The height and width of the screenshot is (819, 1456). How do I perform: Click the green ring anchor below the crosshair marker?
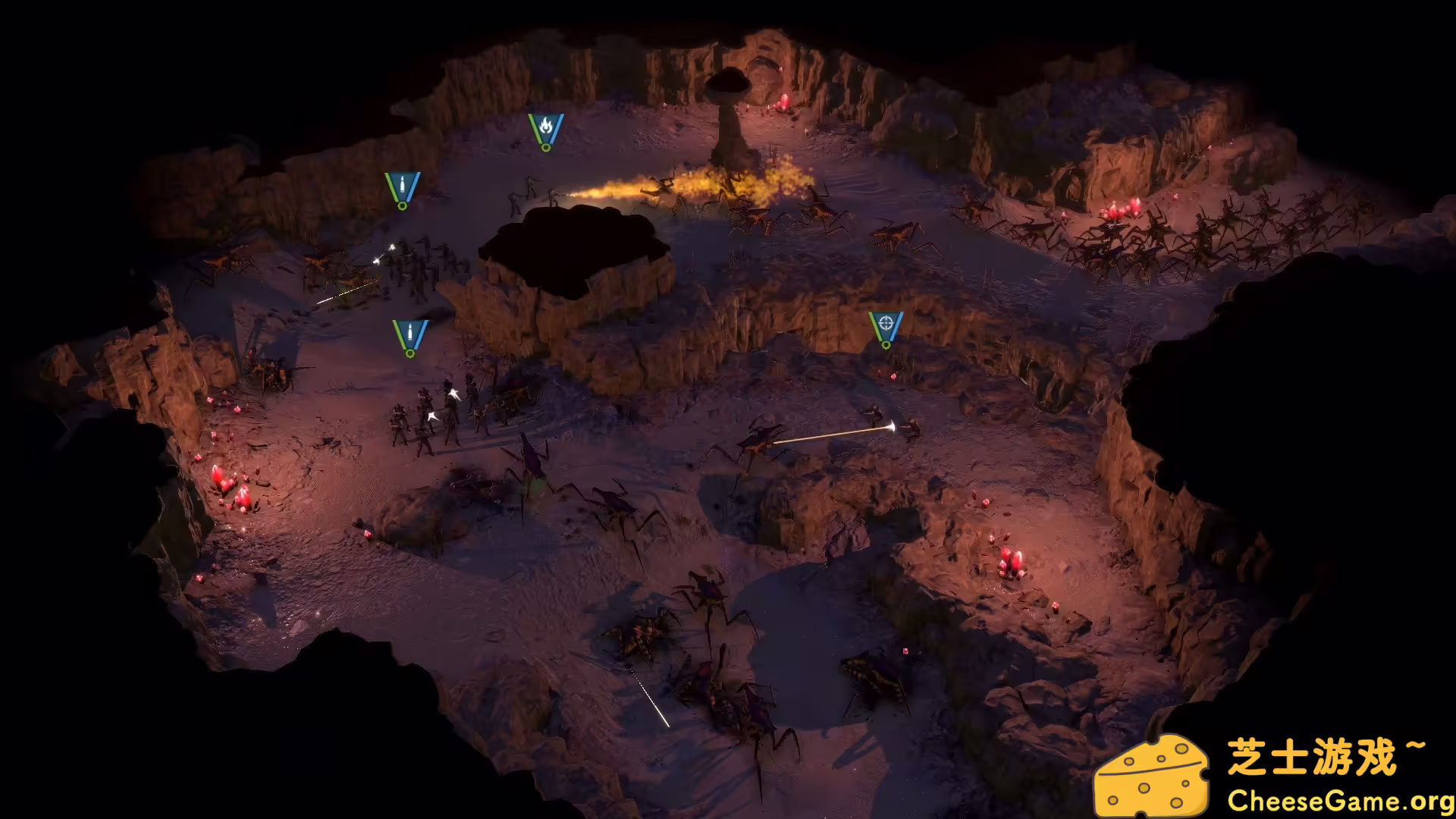pos(886,346)
